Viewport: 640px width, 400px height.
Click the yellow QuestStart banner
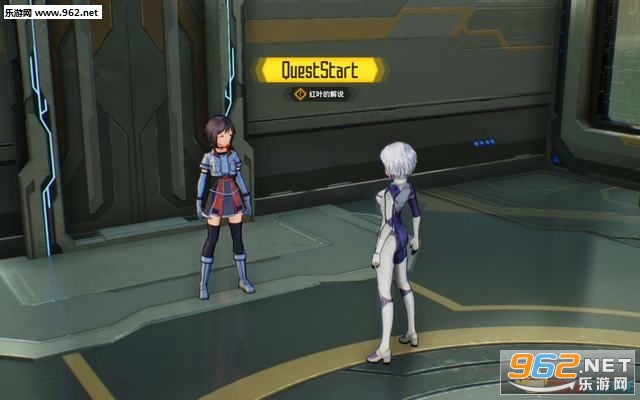319,69
